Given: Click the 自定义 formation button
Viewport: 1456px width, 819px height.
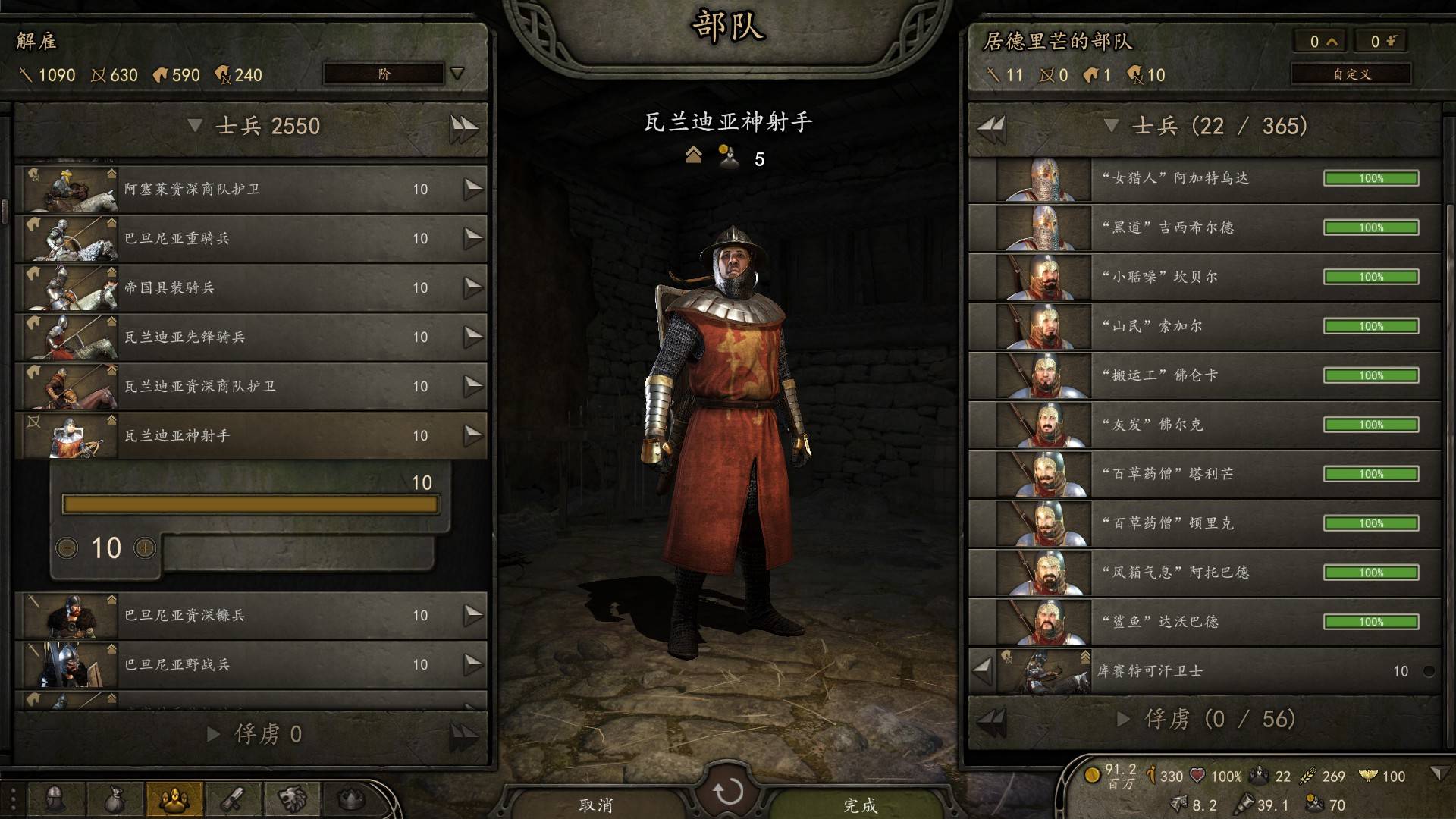Looking at the screenshot, I should coord(1351,74).
